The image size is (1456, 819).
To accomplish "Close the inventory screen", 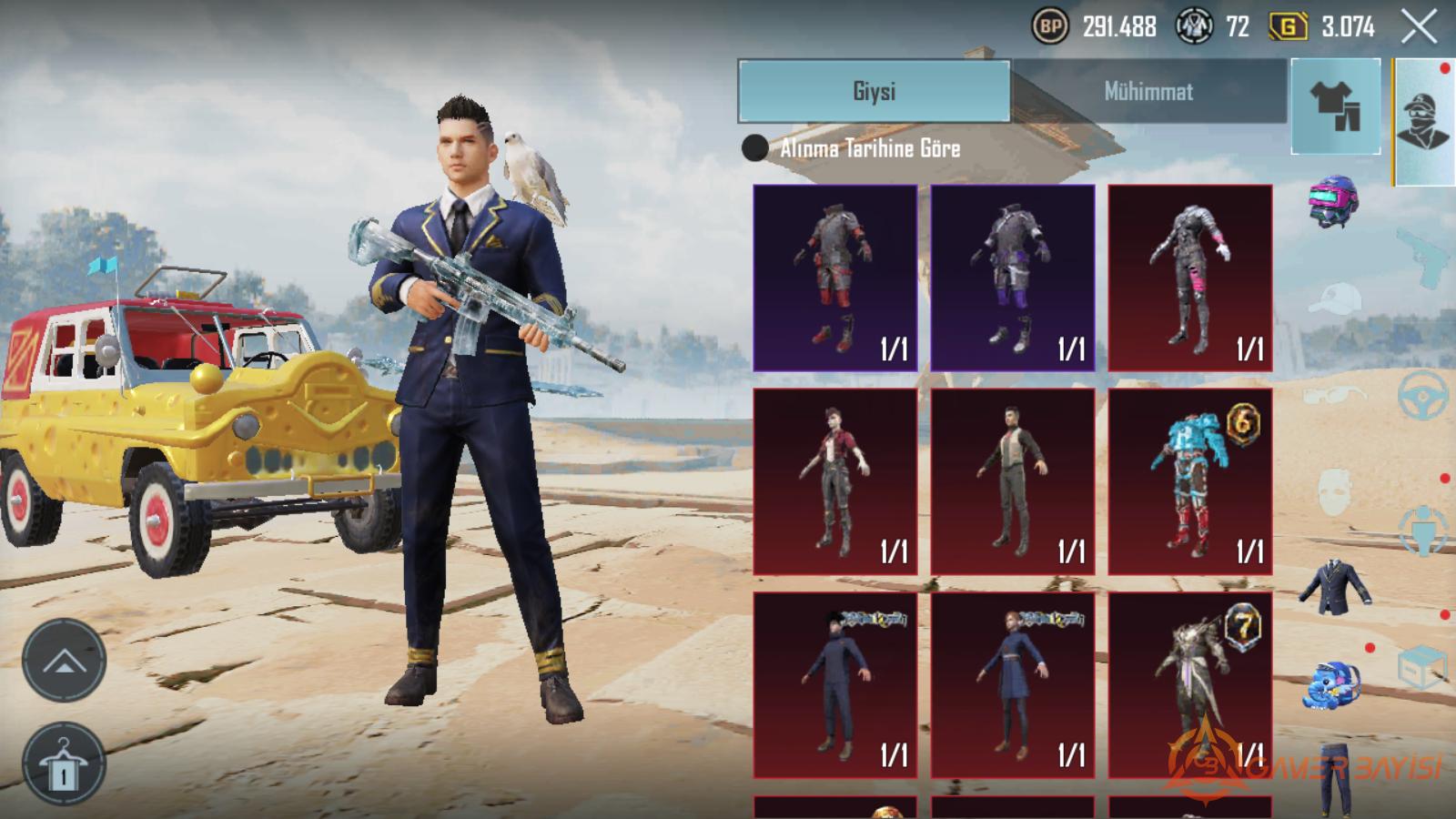I will 1418,27.
